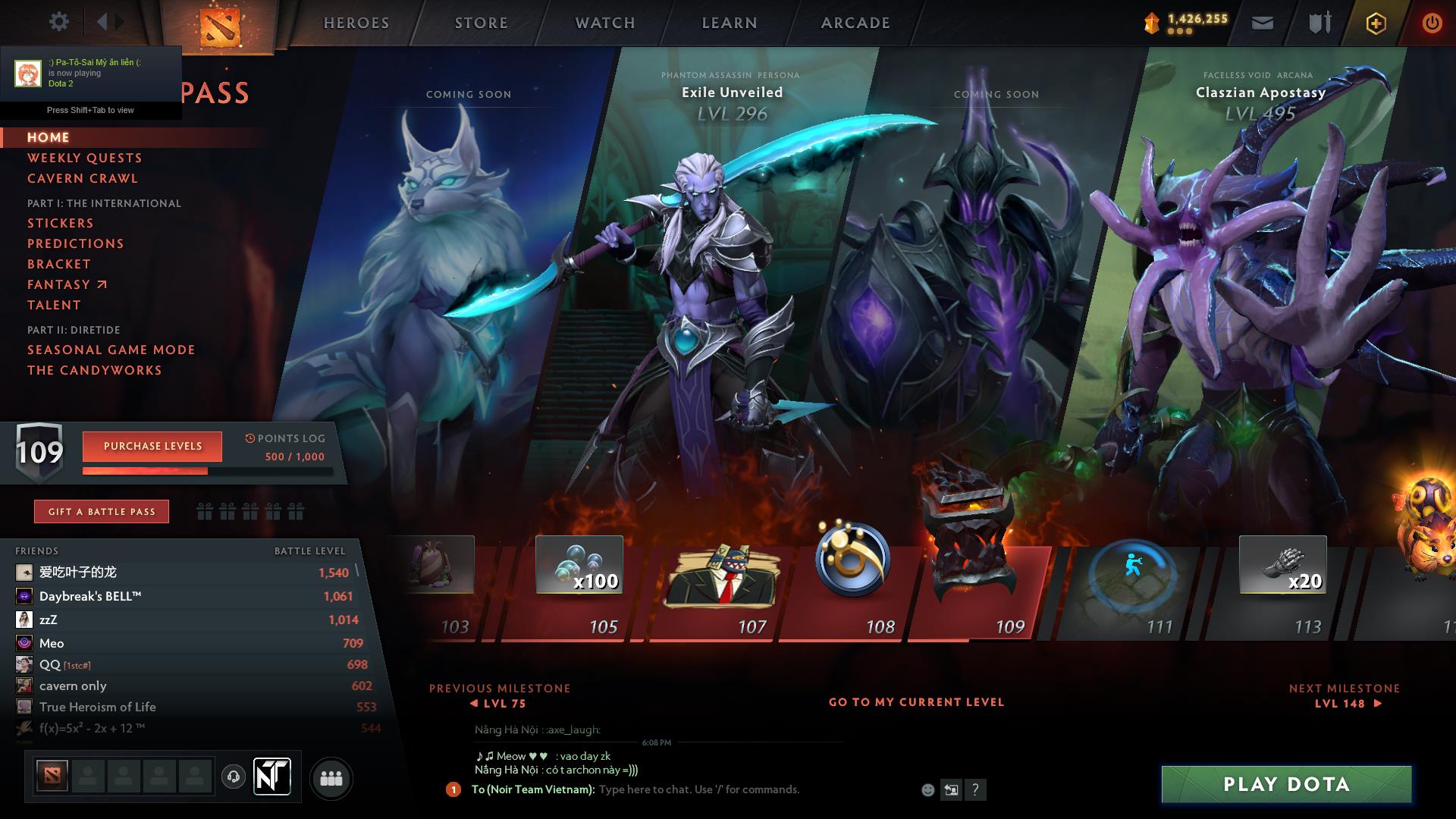Open the mail notifications icon

[1261, 22]
